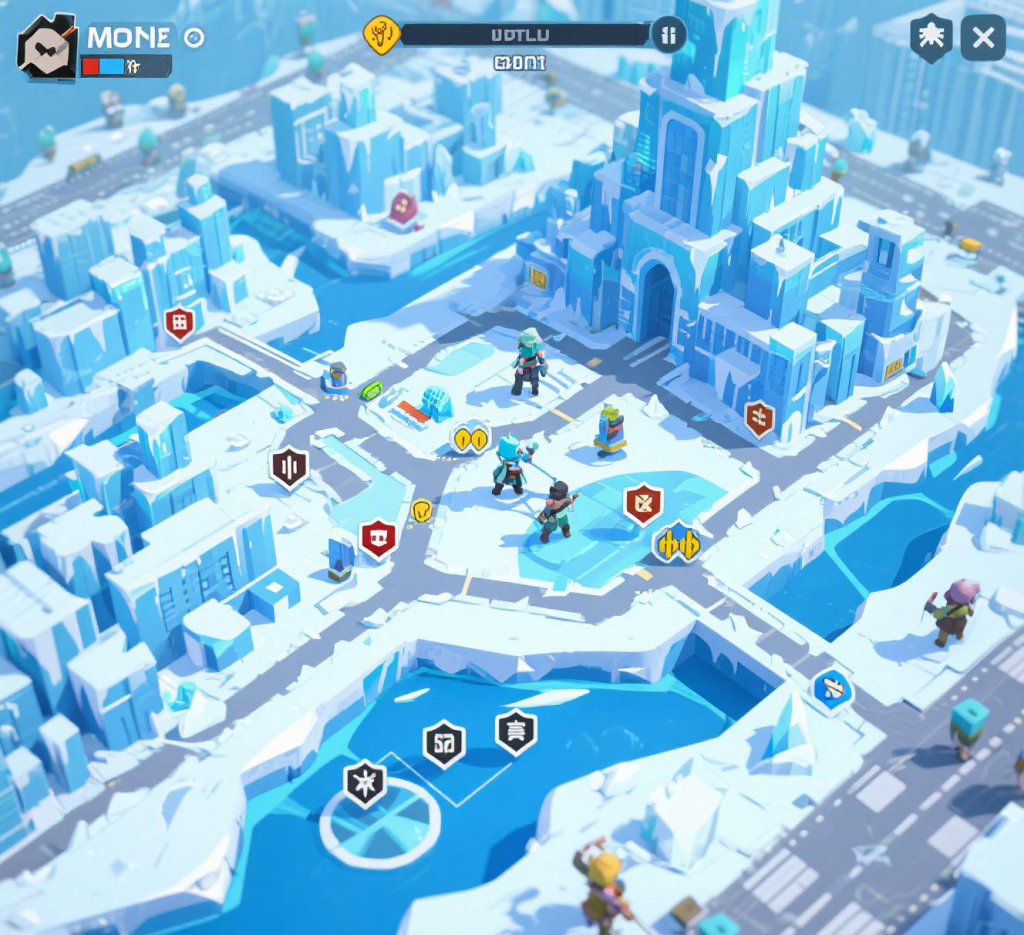The width and height of the screenshot is (1024, 935).
Task: Pause using the round button beside the top bar
Action: tap(669, 36)
